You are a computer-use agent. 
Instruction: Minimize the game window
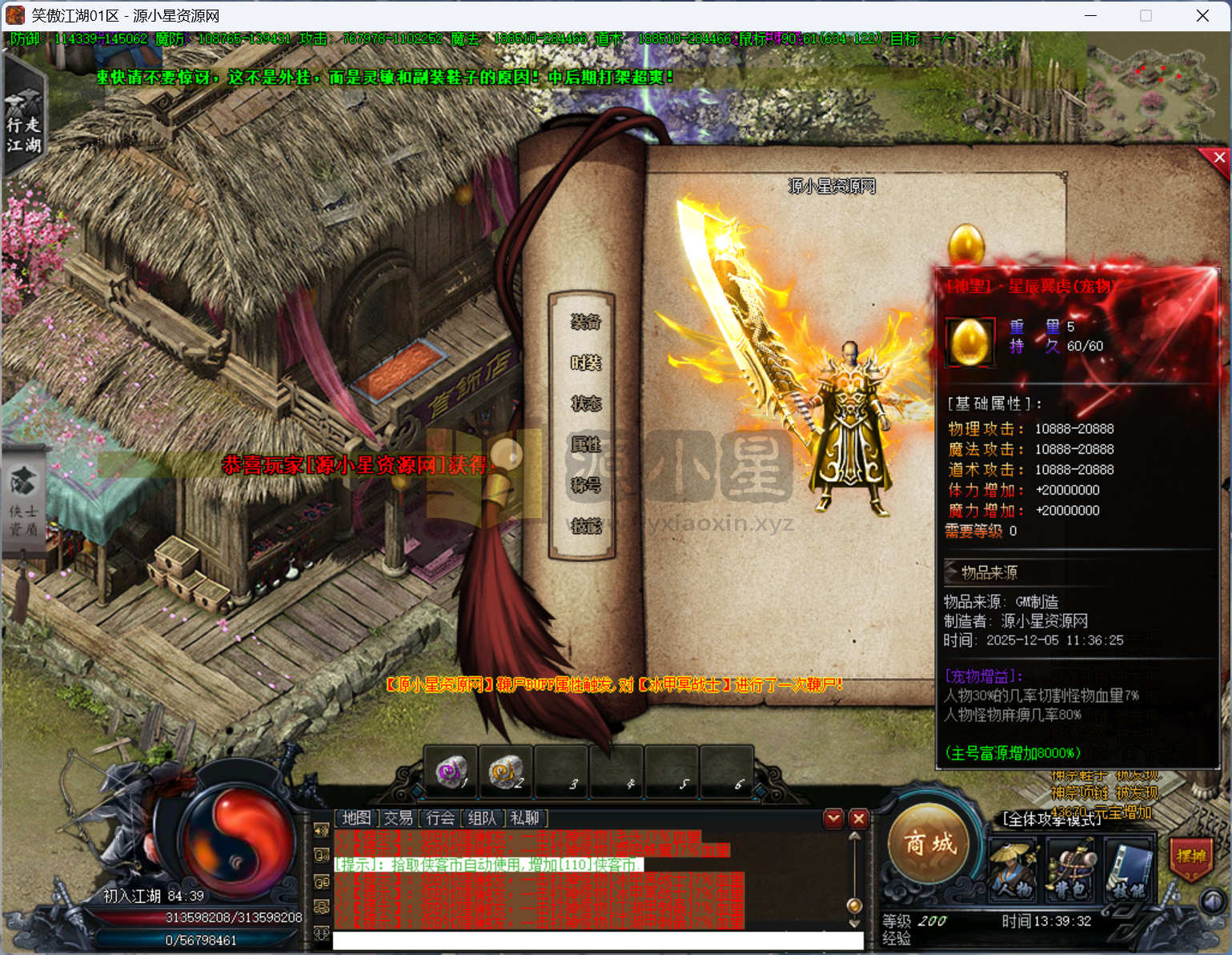coord(1091,16)
